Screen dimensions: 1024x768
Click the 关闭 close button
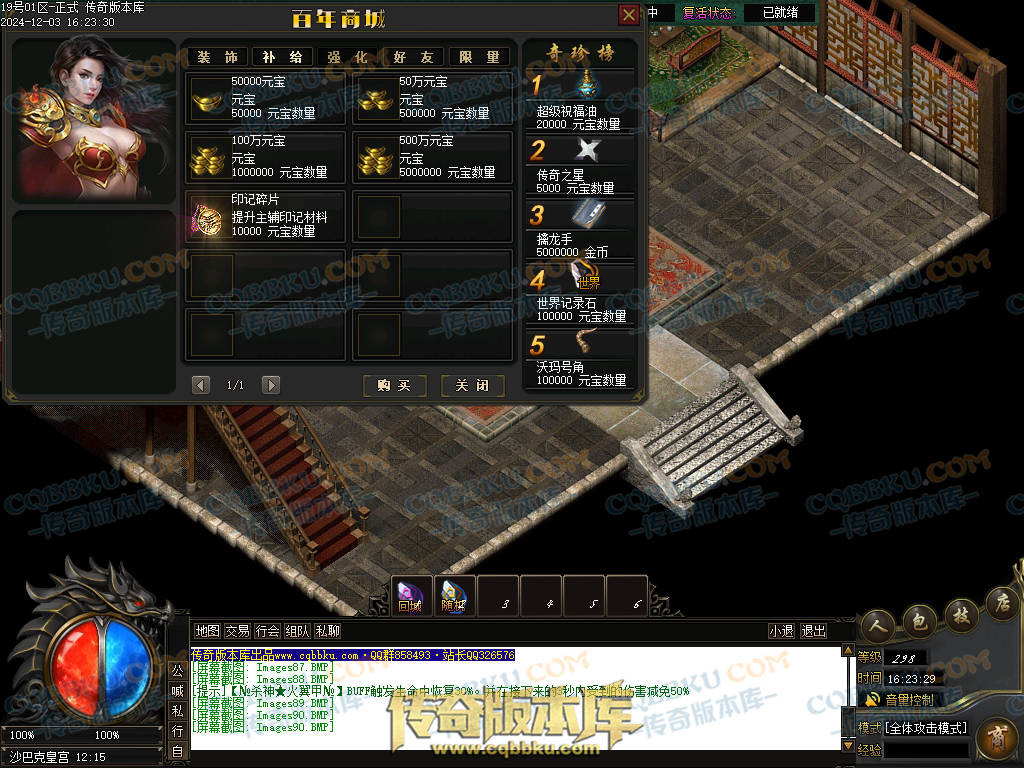coord(473,385)
